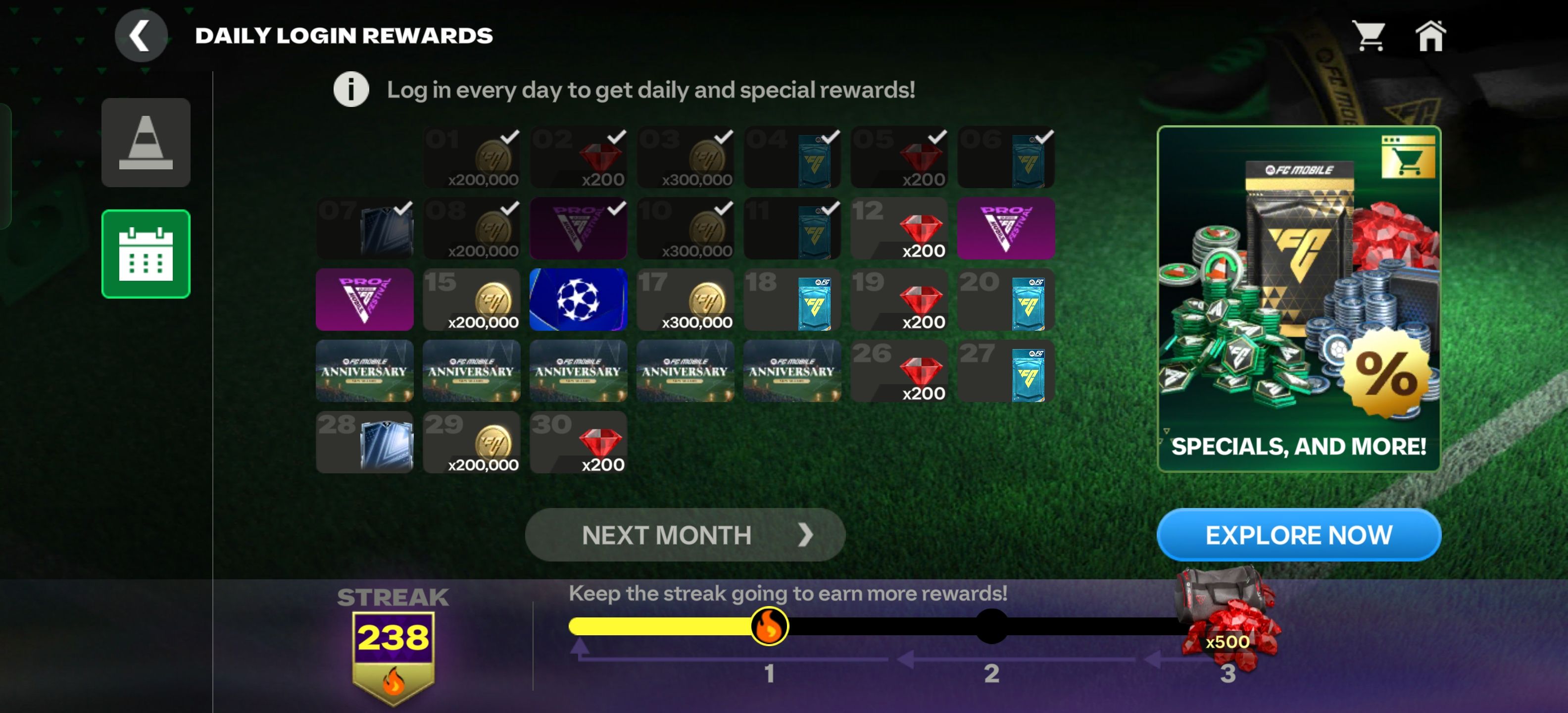
Task: Select the training cone sidebar icon
Action: [146, 142]
